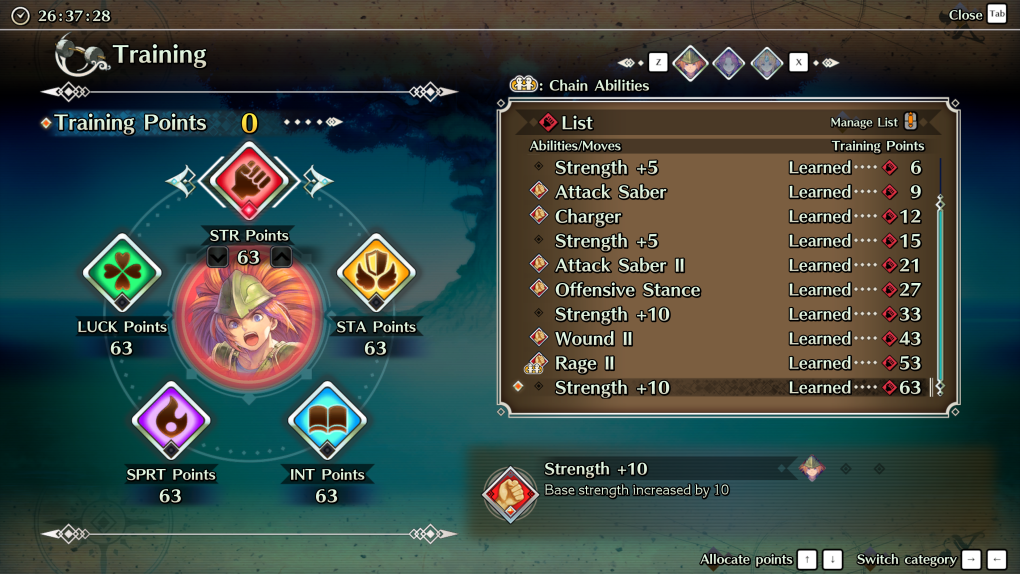Choose the STA Points shield category
This screenshot has width=1020, height=574.
click(x=376, y=272)
